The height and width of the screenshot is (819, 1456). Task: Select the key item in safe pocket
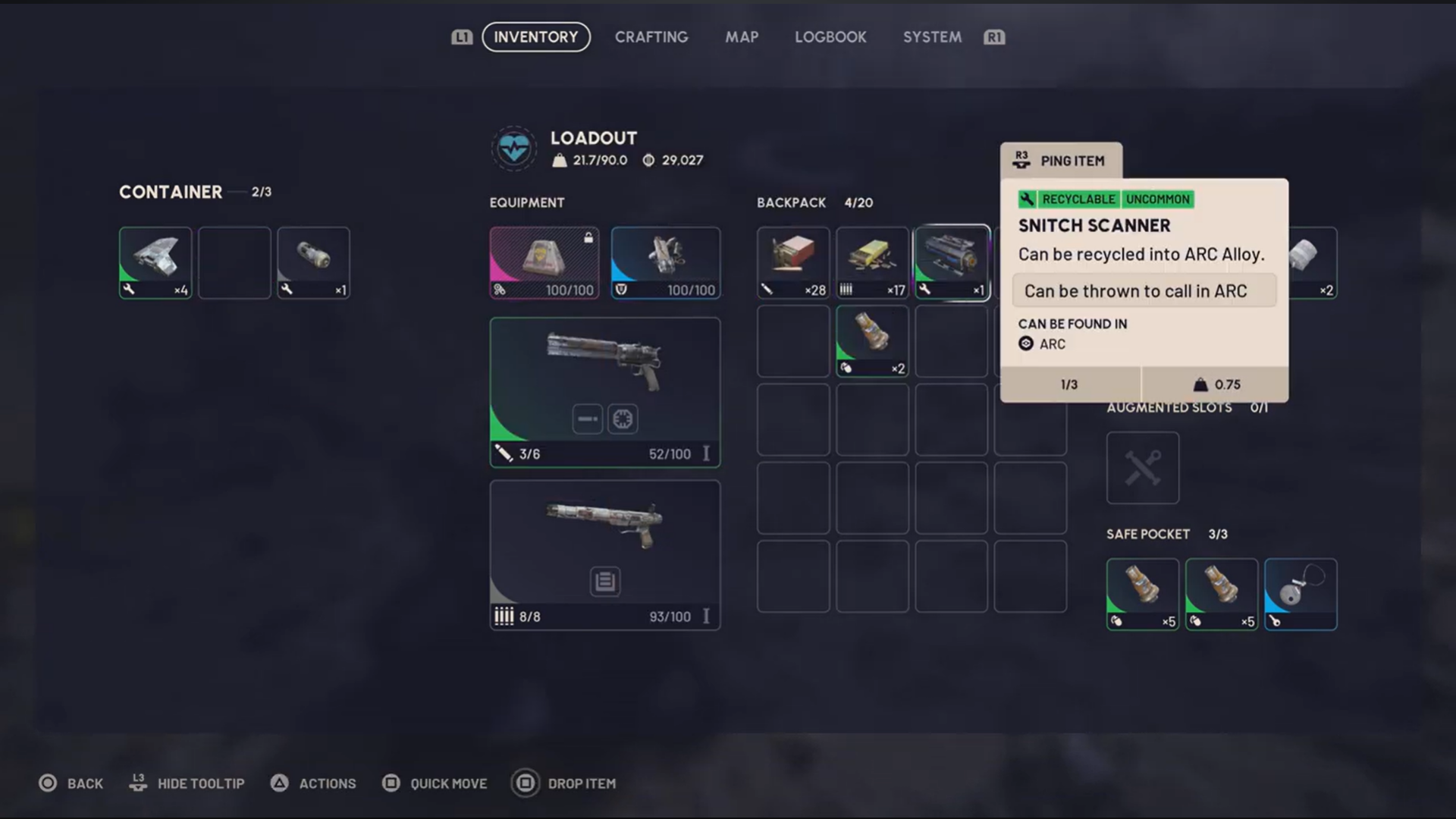(x=1300, y=594)
